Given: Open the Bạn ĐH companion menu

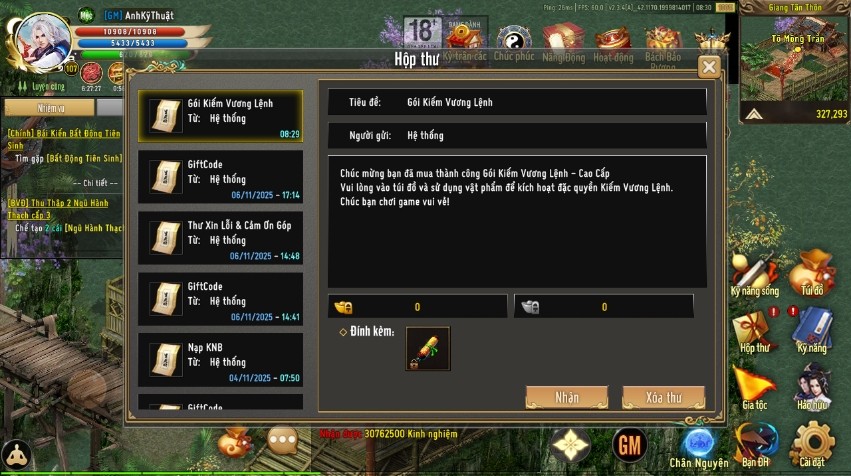Looking at the screenshot, I should (755, 444).
